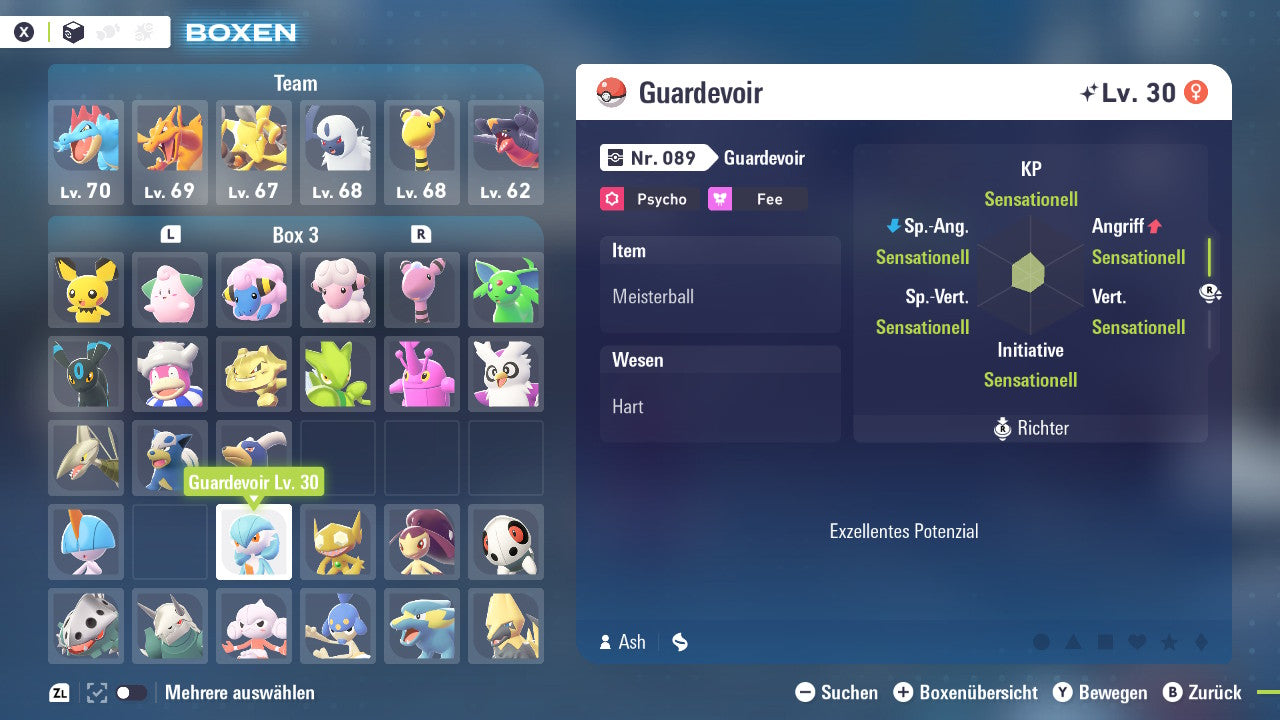Open the party Pokémon icon next to the box icon
The width and height of the screenshot is (1280, 720).
(106, 31)
